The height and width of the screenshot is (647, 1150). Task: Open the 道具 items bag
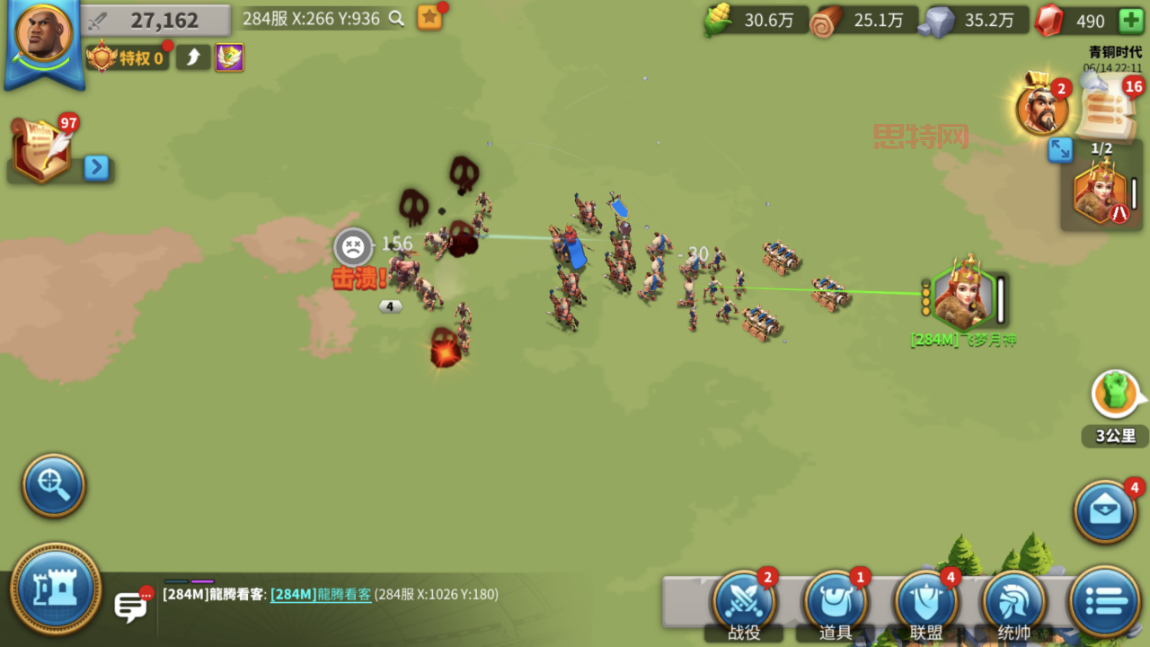[x=835, y=603]
